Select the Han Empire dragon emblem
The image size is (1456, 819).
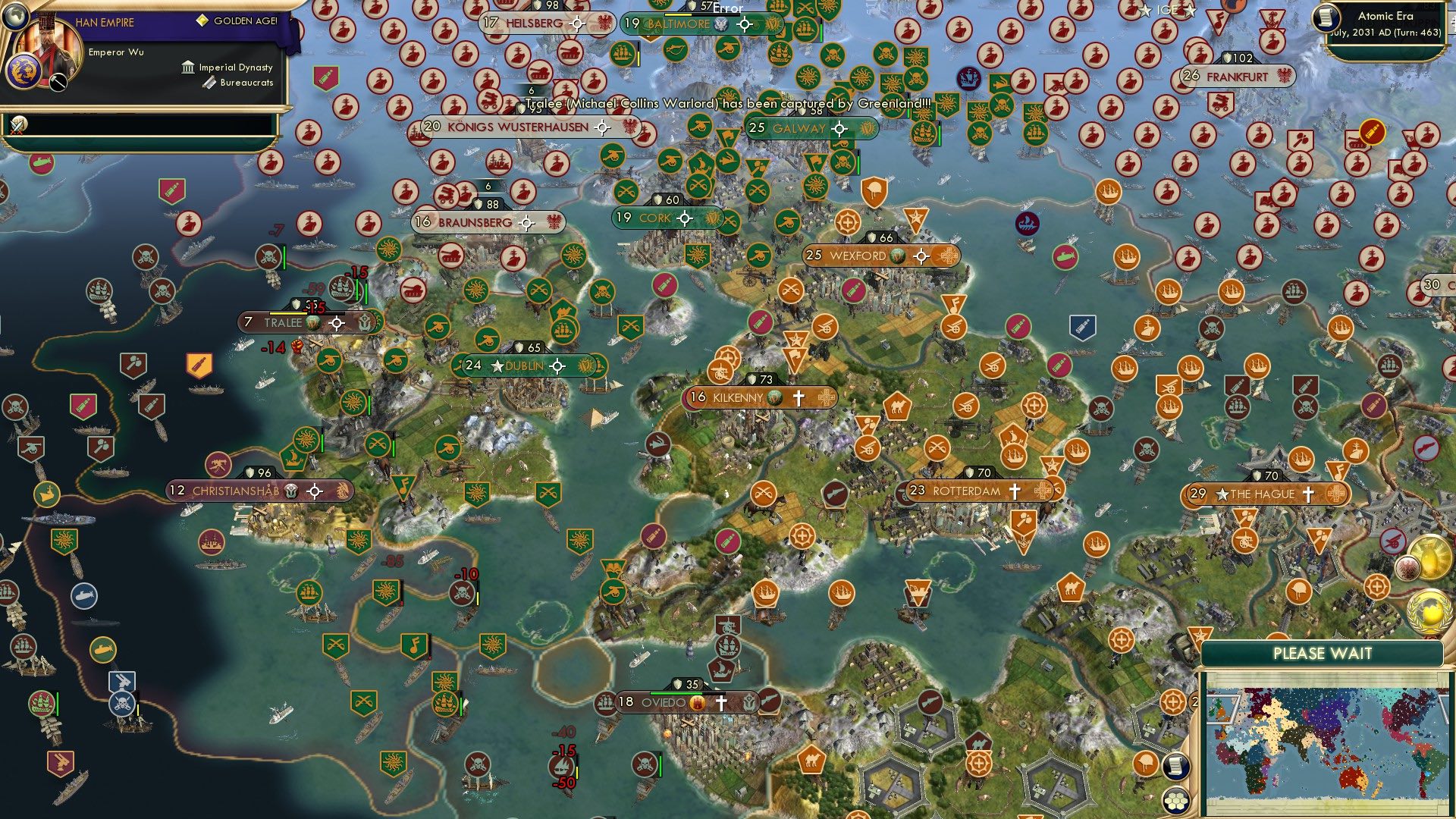25,72
